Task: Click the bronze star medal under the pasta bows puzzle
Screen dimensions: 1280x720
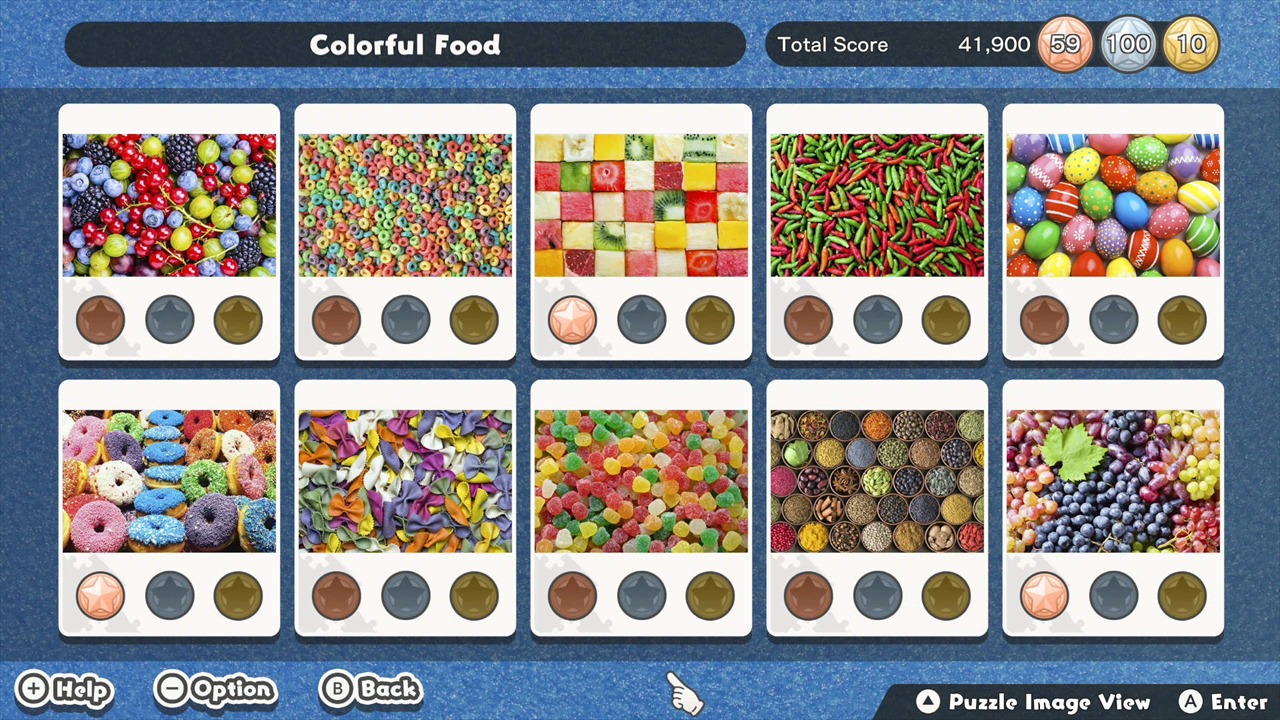Action: point(336,594)
